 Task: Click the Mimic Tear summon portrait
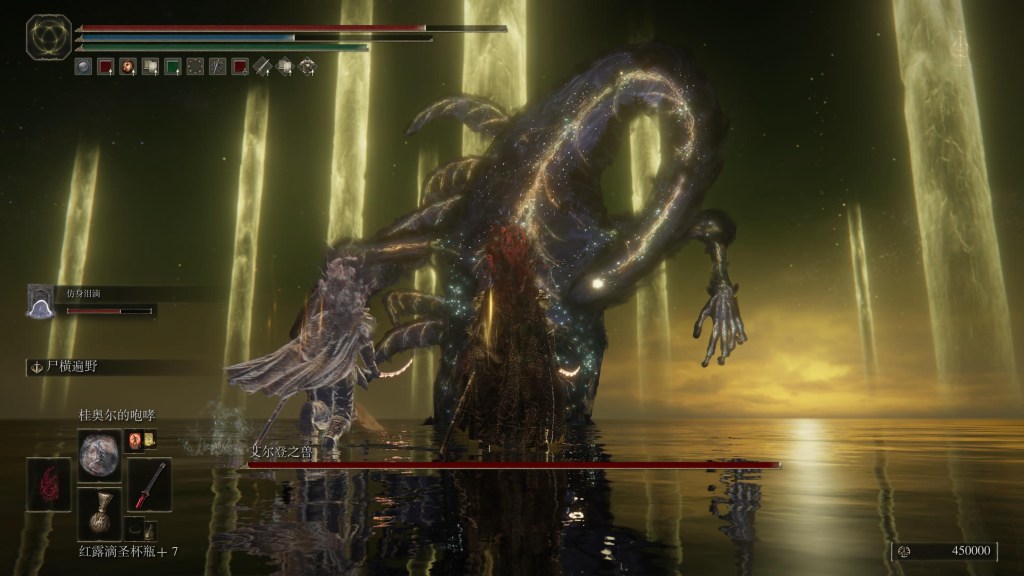click(x=42, y=302)
